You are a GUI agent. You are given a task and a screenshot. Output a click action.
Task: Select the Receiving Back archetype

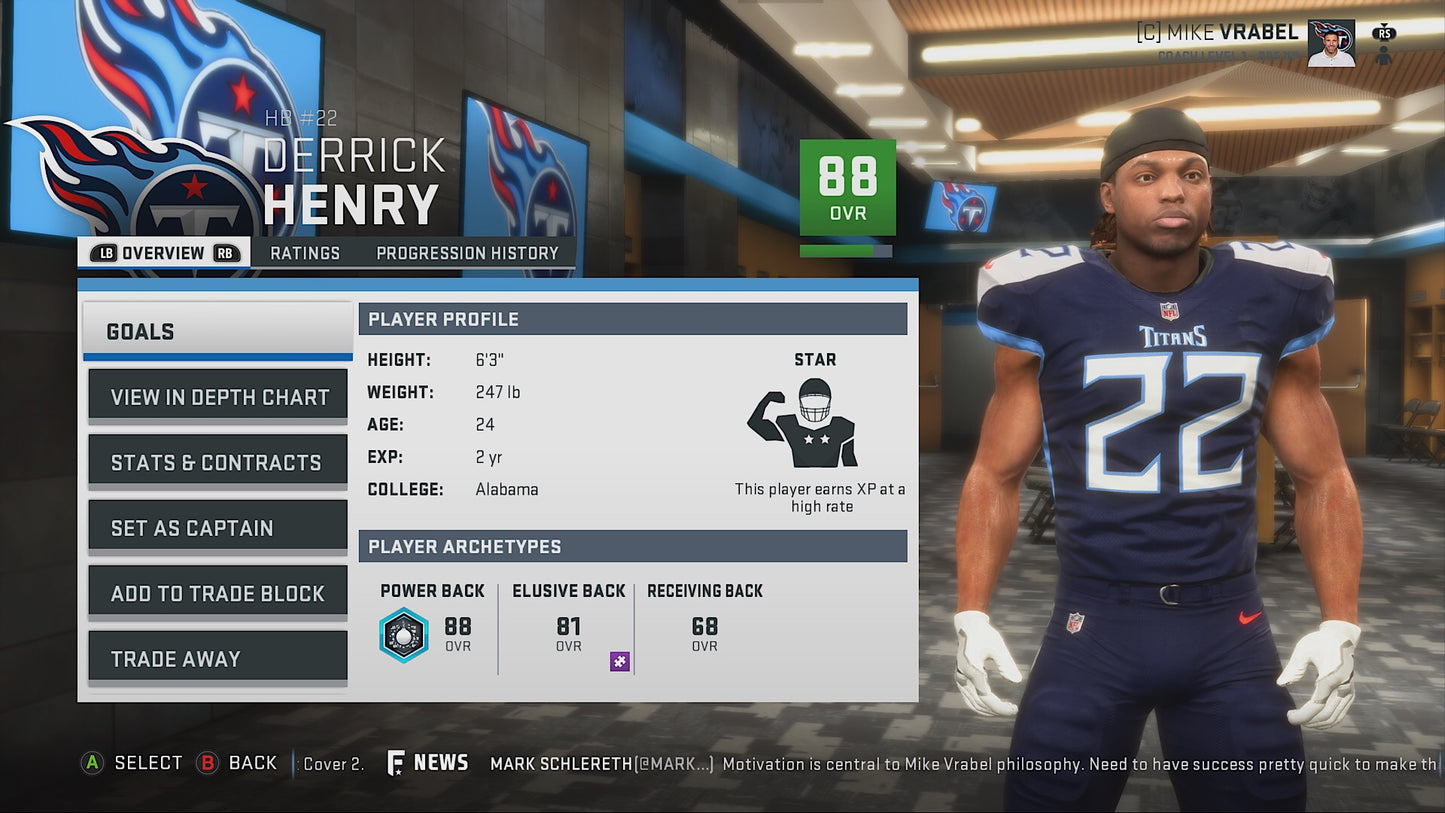click(704, 622)
